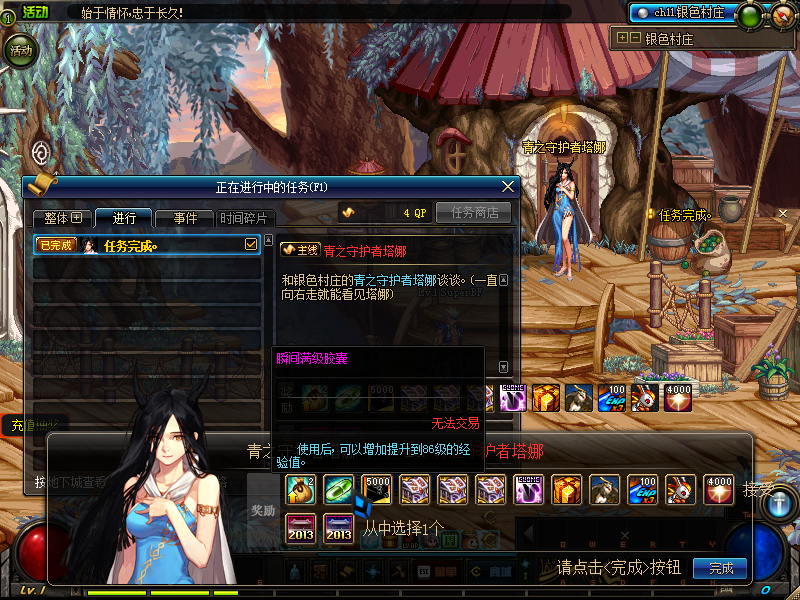Pick the green capsule reward icon
Screen dimensions: 800x600
pyautogui.click(x=338, y=489)
